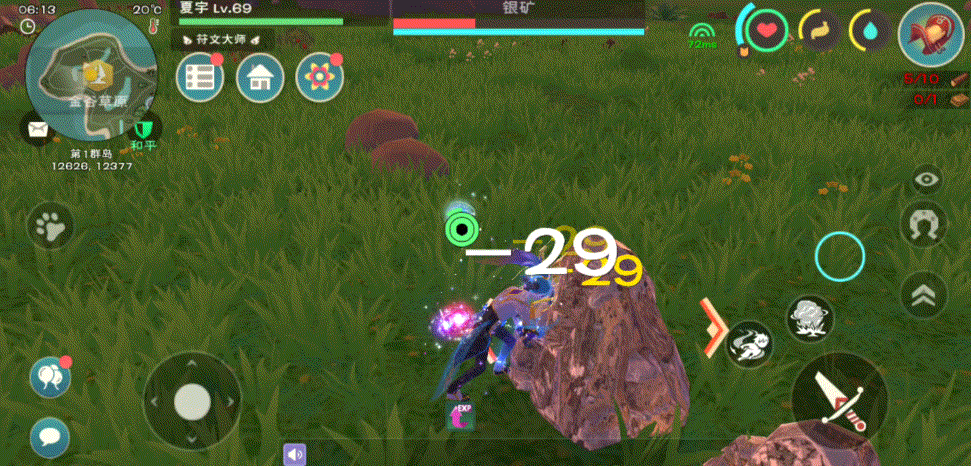Expand the orange chevron skill arrow
Image resolution: width=971 pixels, height=466 pixels.
[x=712, y=326]
